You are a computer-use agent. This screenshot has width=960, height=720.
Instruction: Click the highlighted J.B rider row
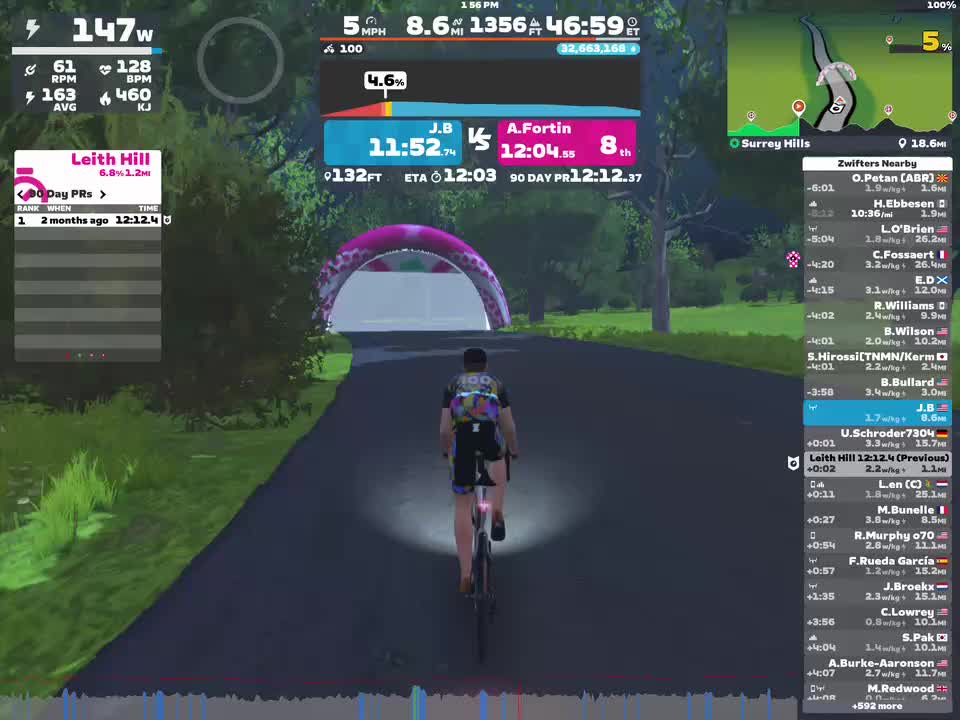[x=877, y=413]
